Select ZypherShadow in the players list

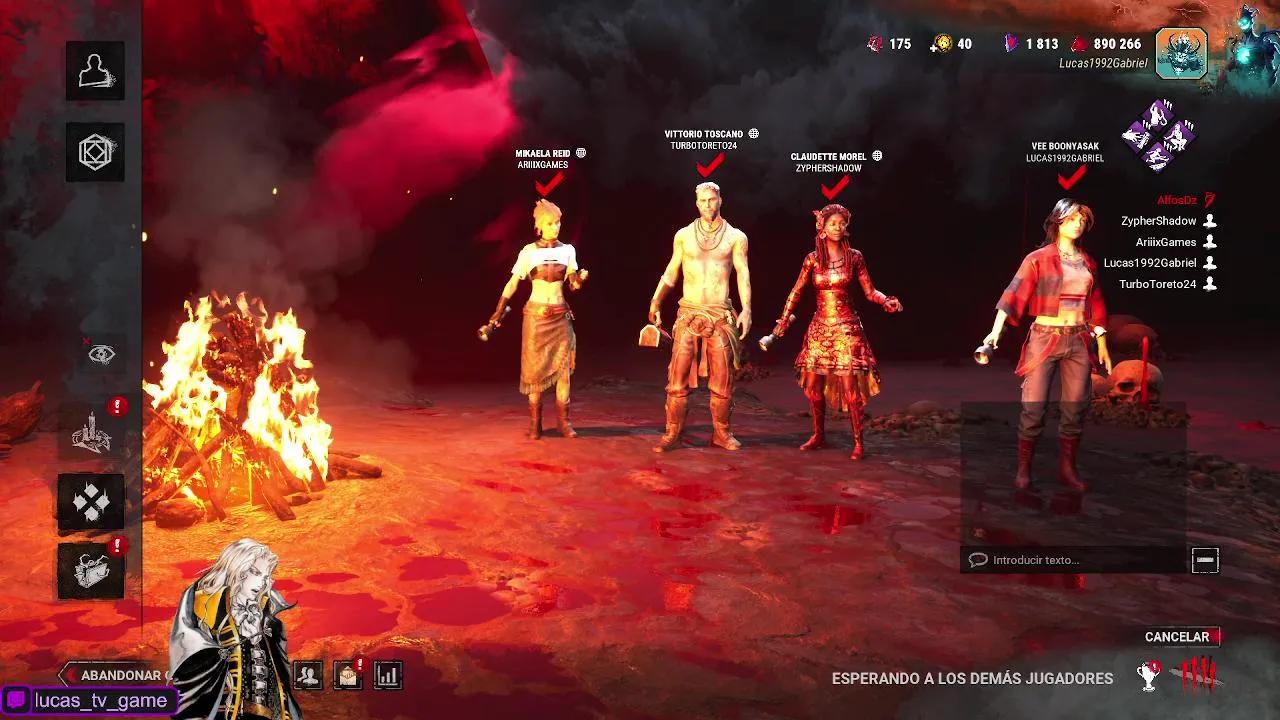point(1160,220)
